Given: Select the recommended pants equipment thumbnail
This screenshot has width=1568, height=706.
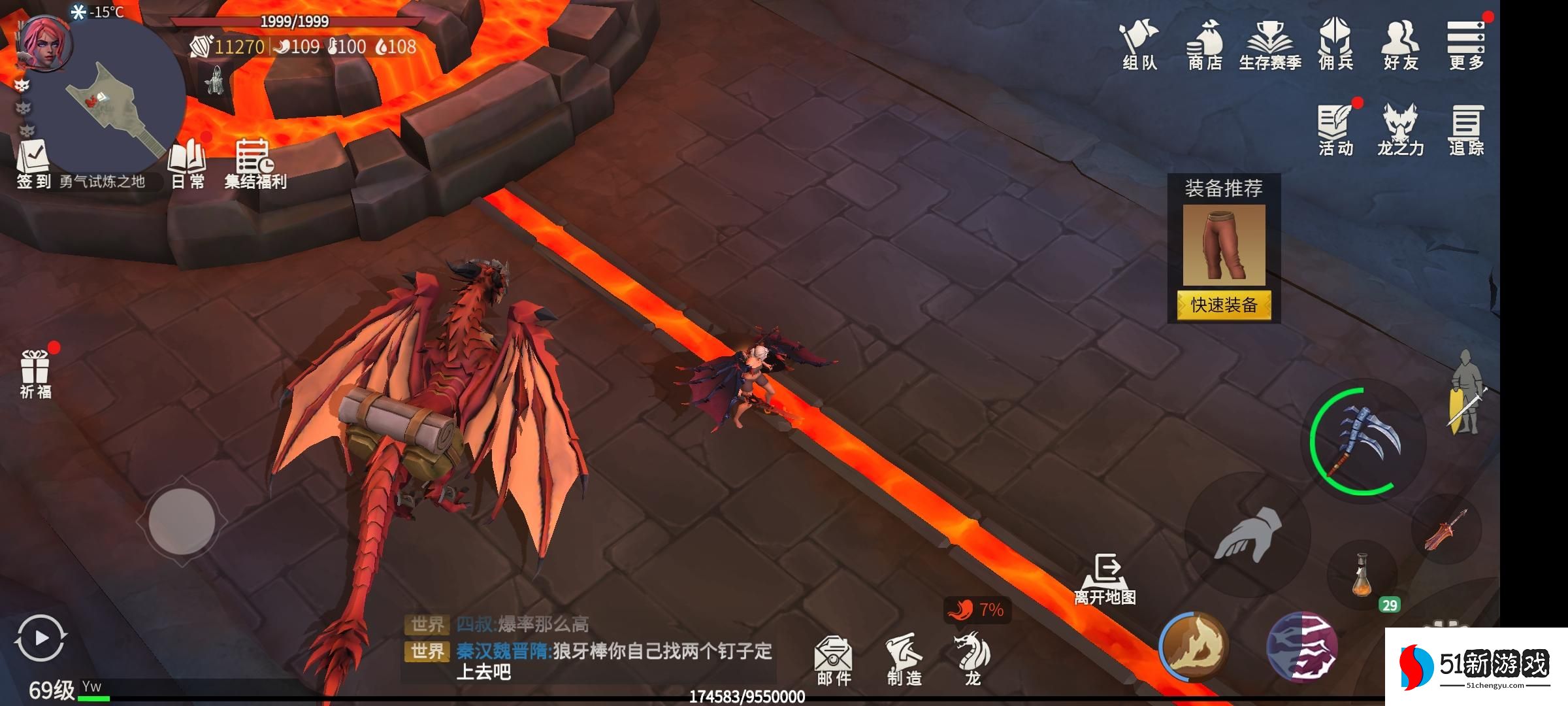Looking at the screenshot, I should point(1224,245).
